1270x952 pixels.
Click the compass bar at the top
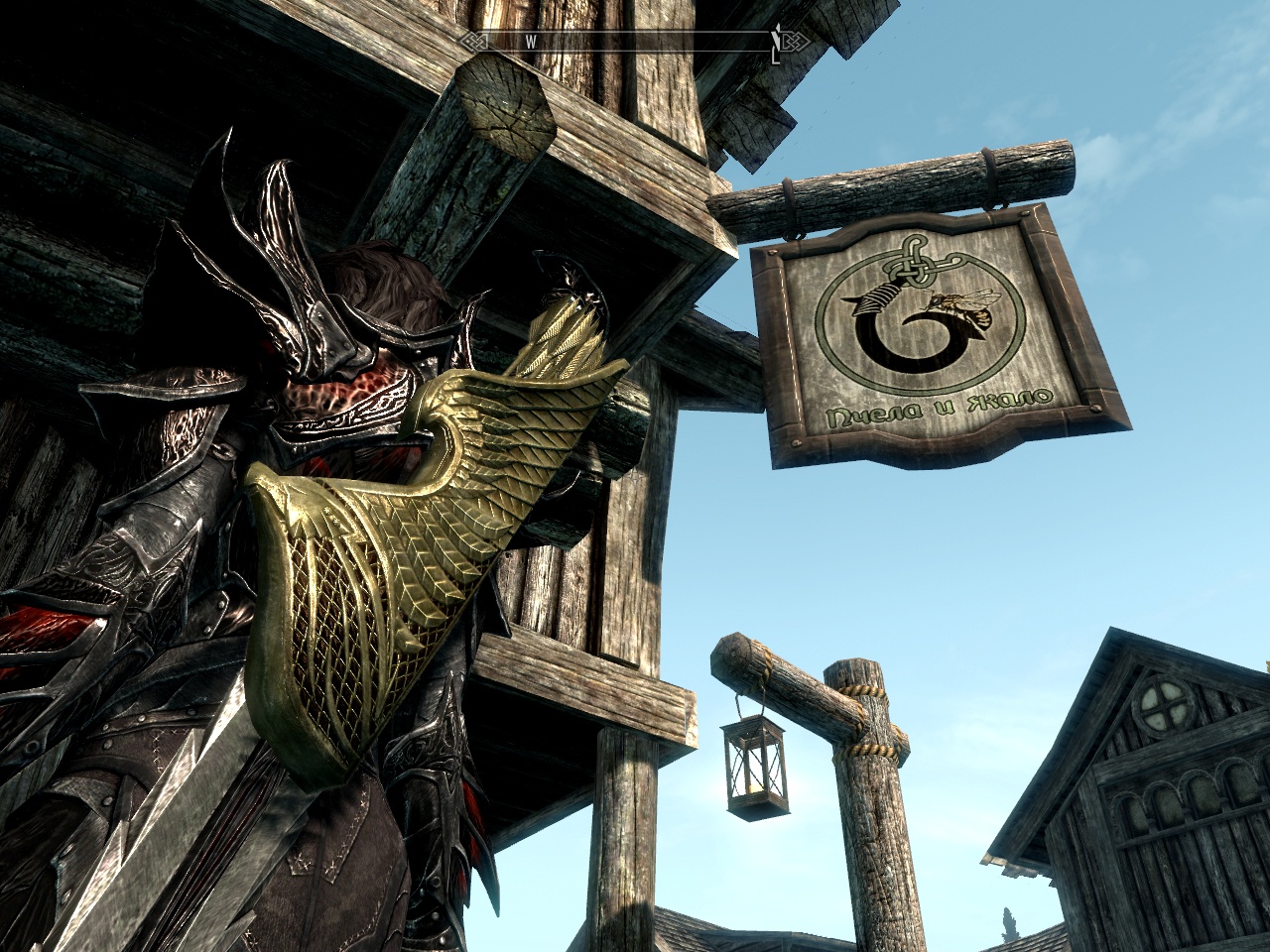(635, 41)
